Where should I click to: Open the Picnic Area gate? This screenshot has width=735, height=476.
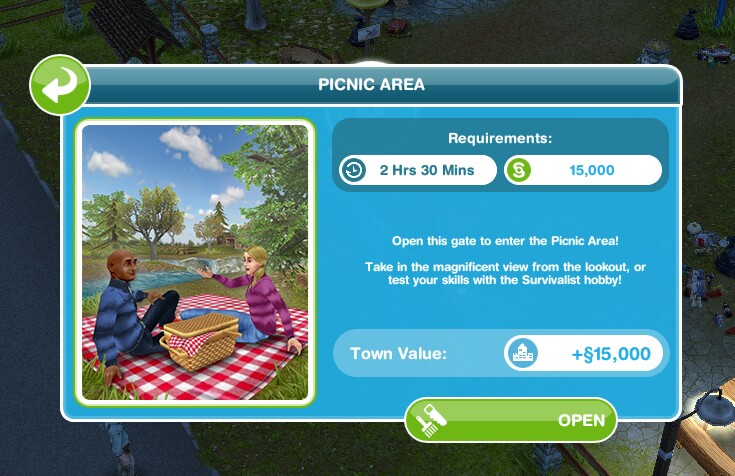pyautogui.click(x=511, y=420)
